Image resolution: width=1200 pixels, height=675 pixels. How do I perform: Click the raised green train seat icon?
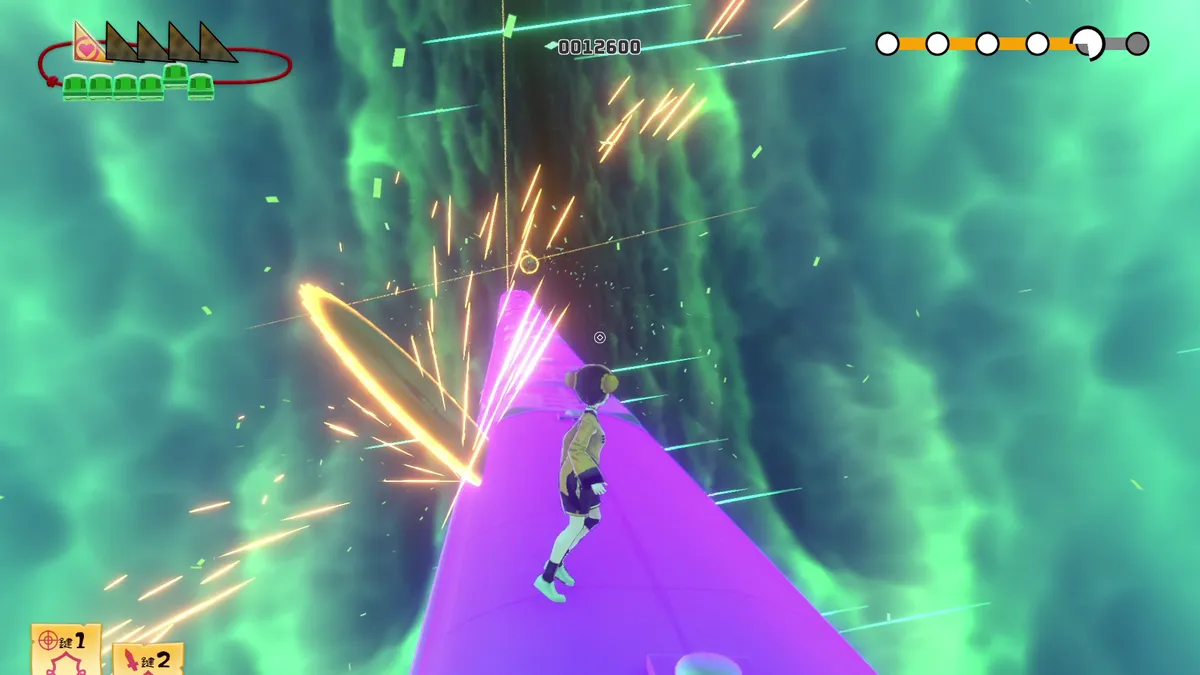(x=176, y=74)
